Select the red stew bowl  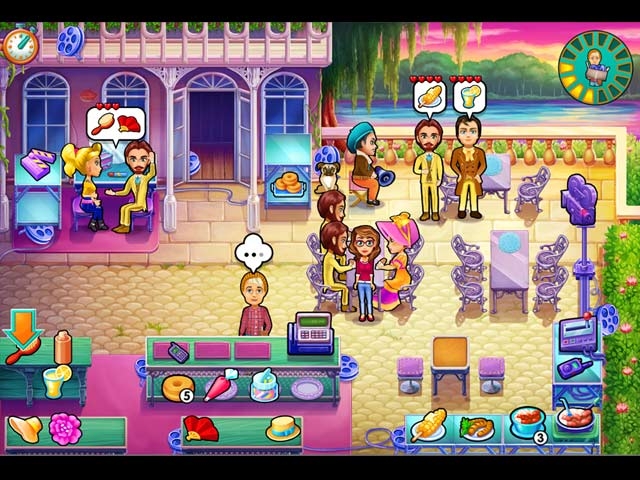point(525,421)
